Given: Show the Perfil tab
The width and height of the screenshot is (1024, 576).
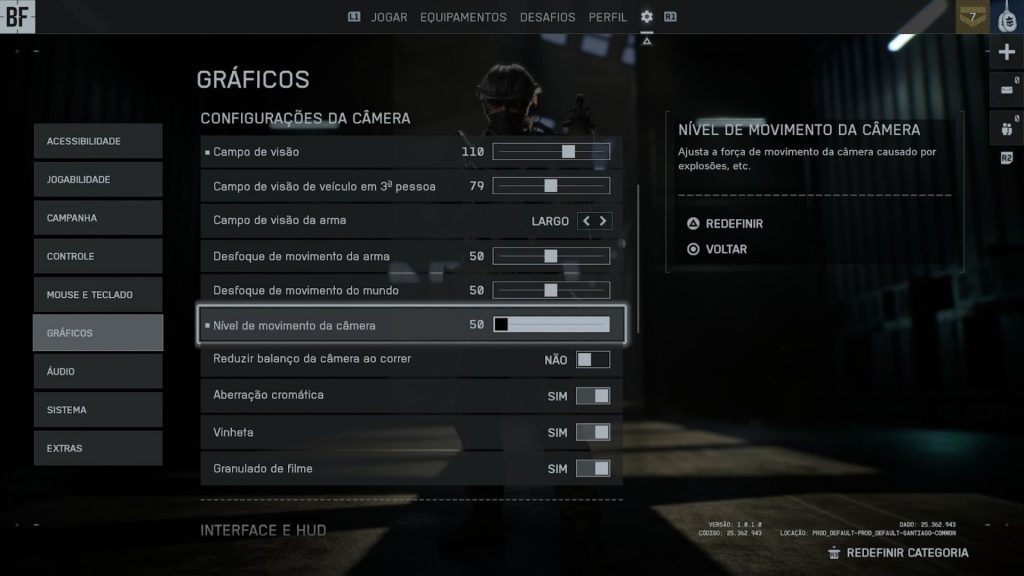Looking at the screenshot, I should 608,17.
